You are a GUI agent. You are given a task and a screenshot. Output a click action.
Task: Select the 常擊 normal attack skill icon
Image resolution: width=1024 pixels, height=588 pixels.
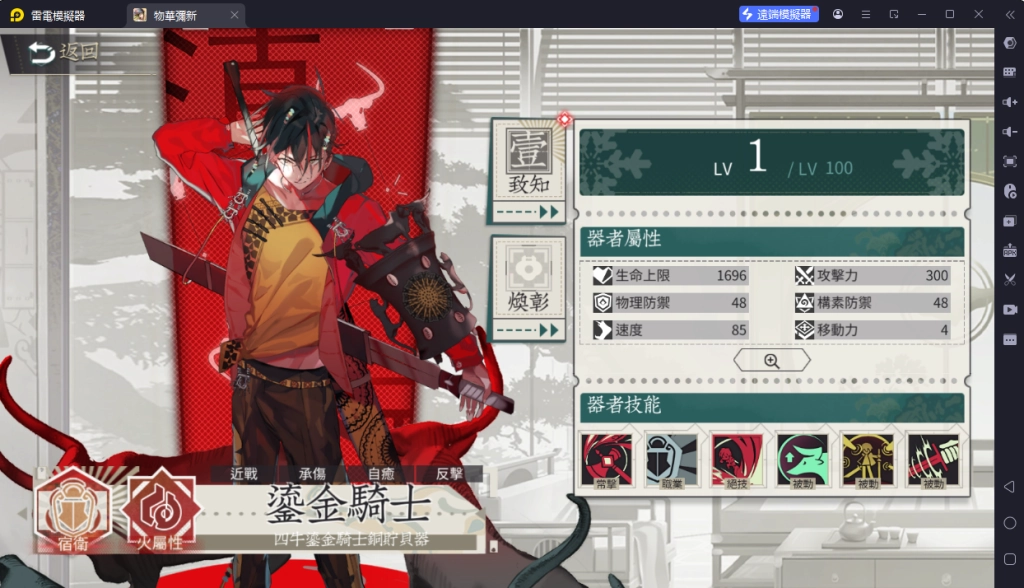[606, 461]
